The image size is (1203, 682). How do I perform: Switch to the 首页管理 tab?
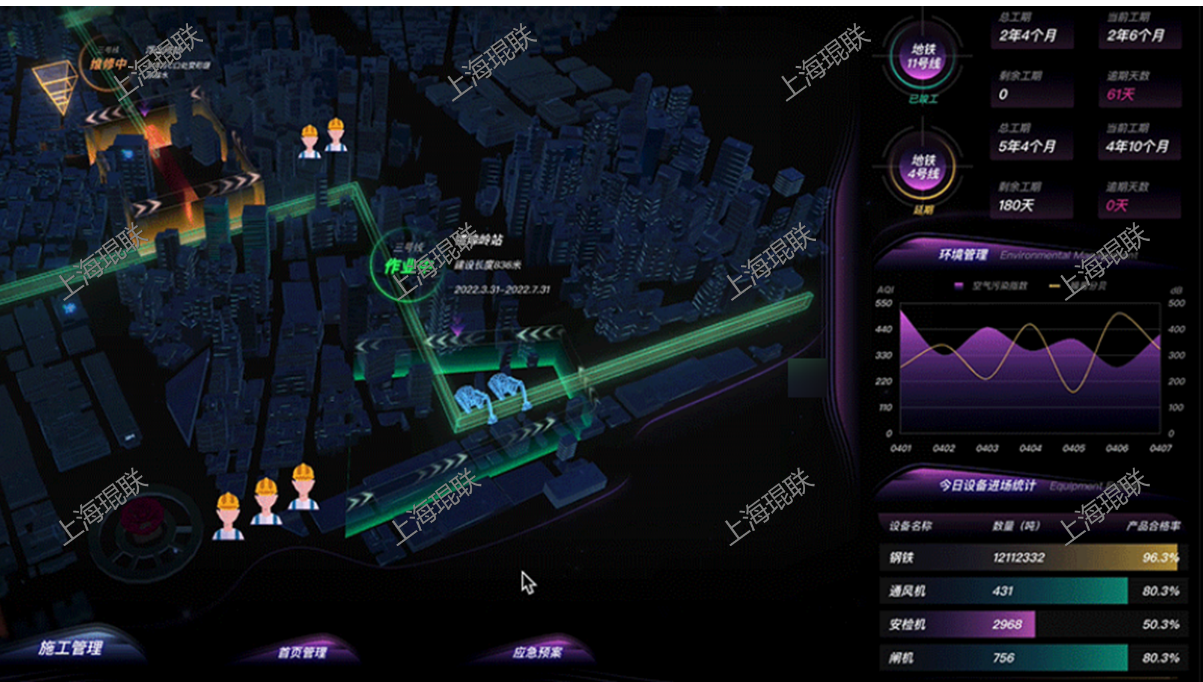click(x=302, y=653)
